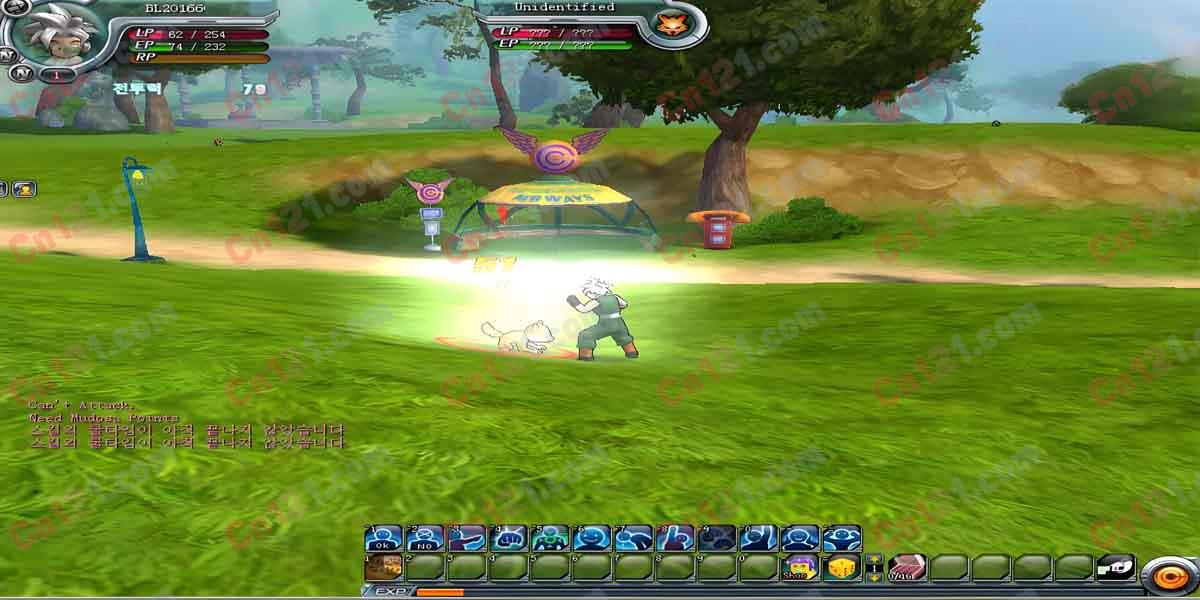
Task: Activate the green robot figure skill
Action: [551, 539]
